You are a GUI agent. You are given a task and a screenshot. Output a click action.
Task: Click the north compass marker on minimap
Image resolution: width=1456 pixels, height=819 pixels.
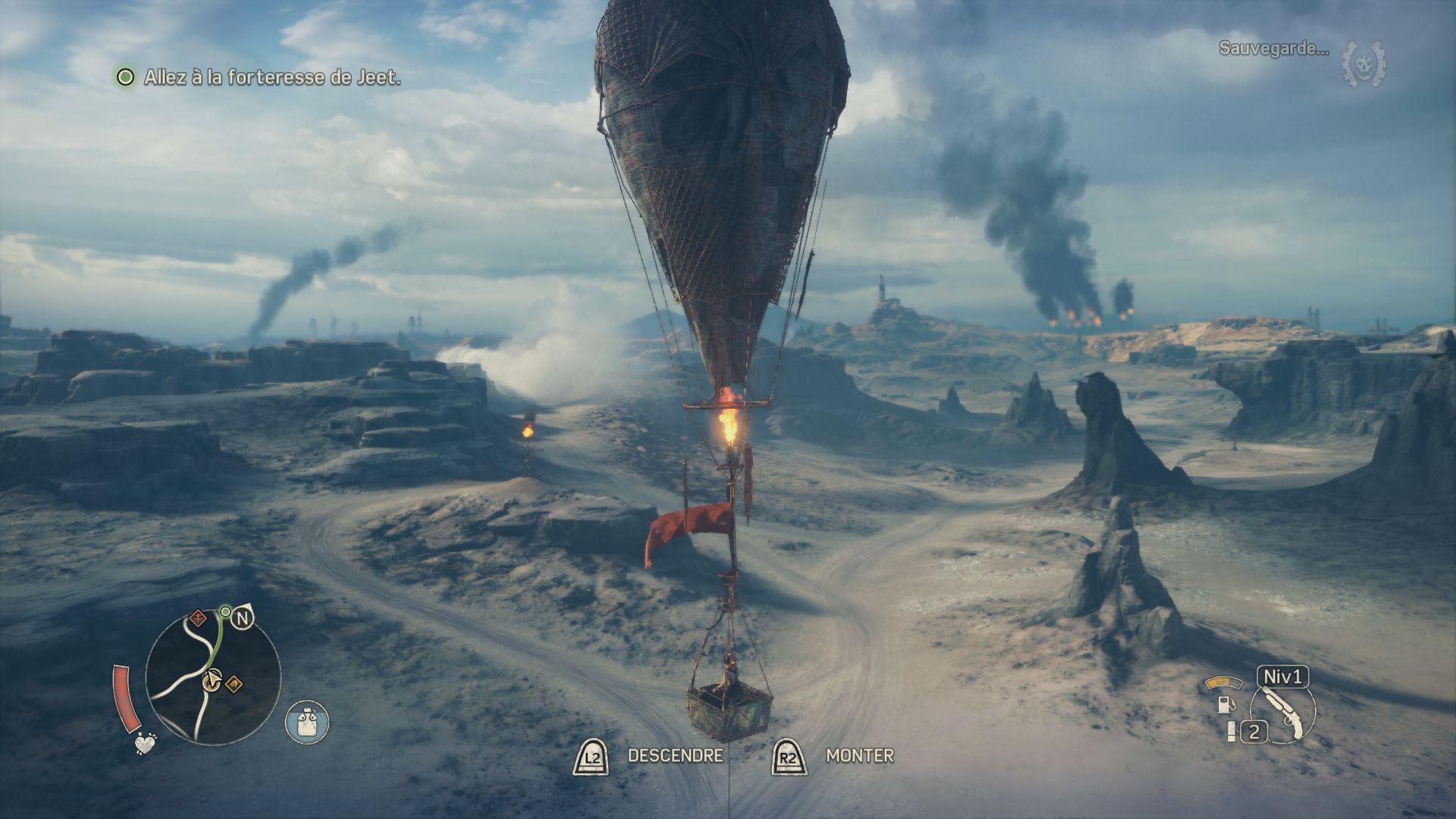pos(241,619)
